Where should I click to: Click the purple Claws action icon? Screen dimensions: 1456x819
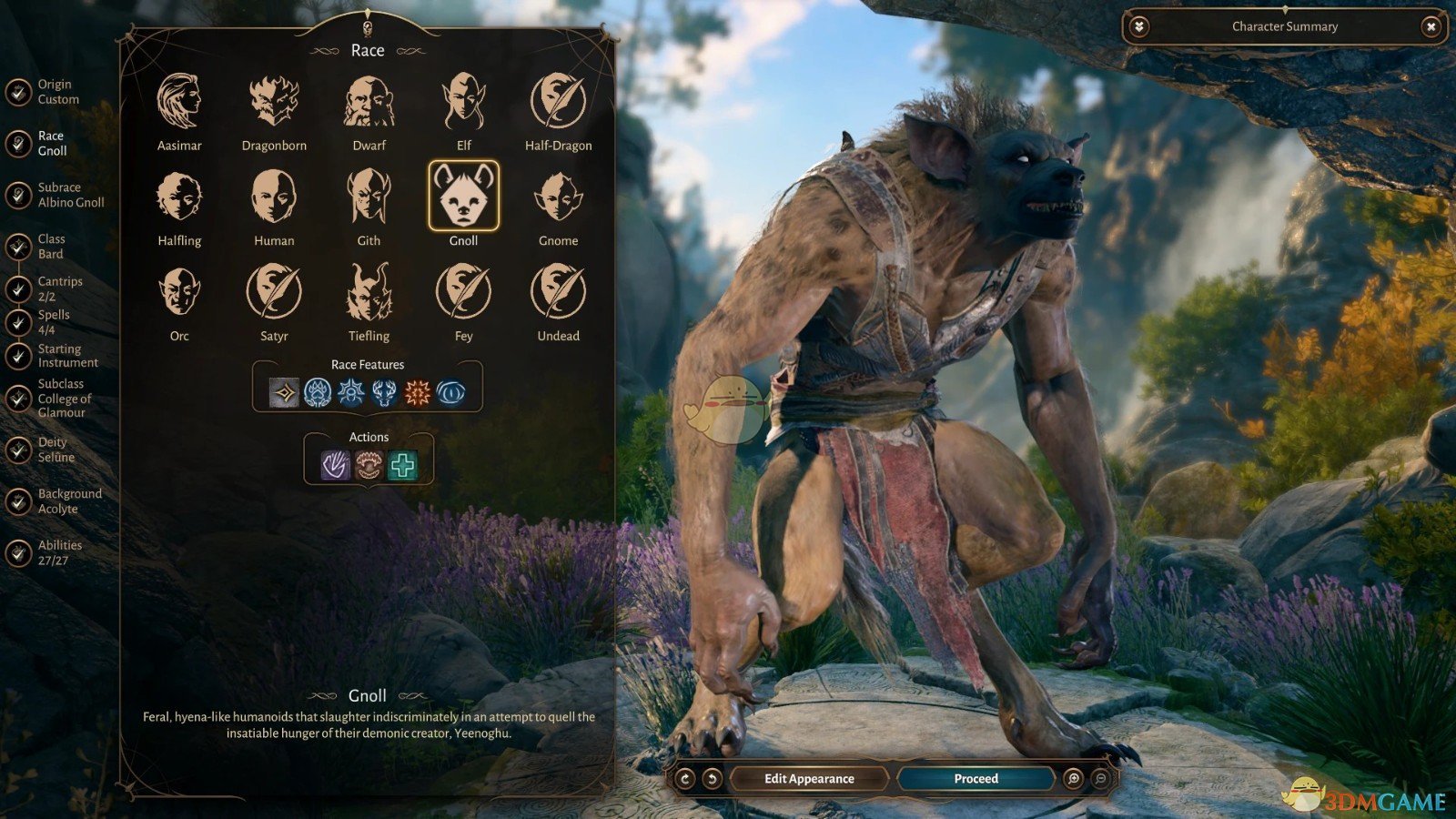334,464
